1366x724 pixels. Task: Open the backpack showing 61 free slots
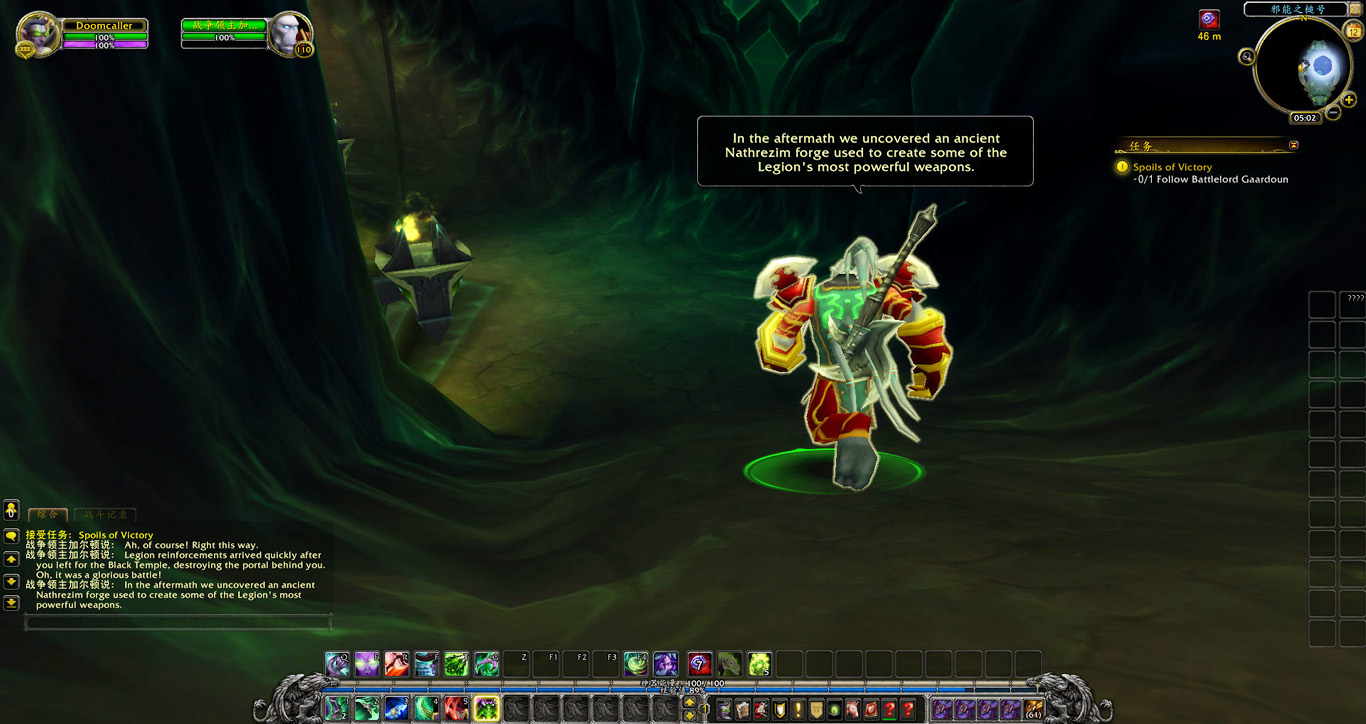(1033, 709)
